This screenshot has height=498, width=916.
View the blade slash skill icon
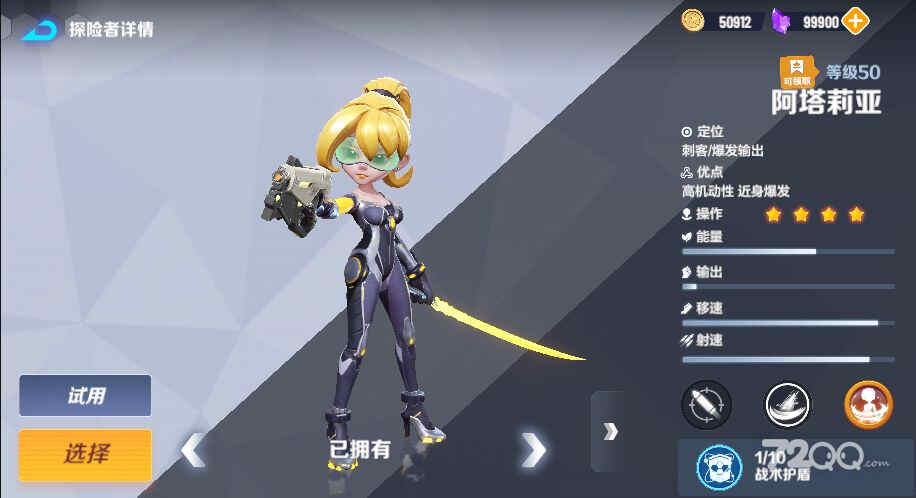coord(788,405)
